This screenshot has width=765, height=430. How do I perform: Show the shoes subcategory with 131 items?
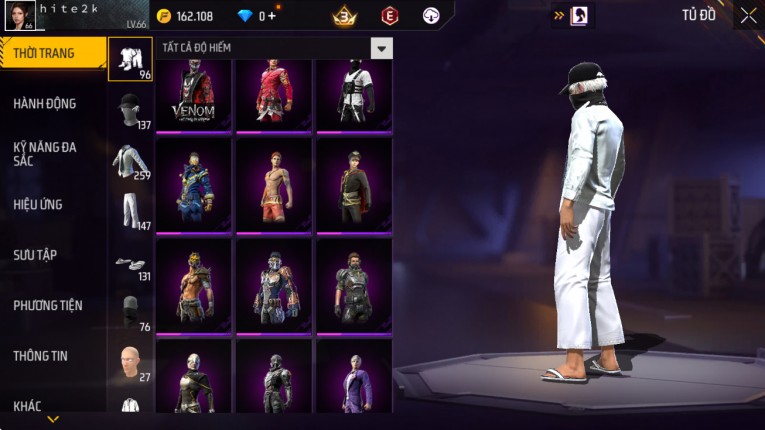coord(130,264)
